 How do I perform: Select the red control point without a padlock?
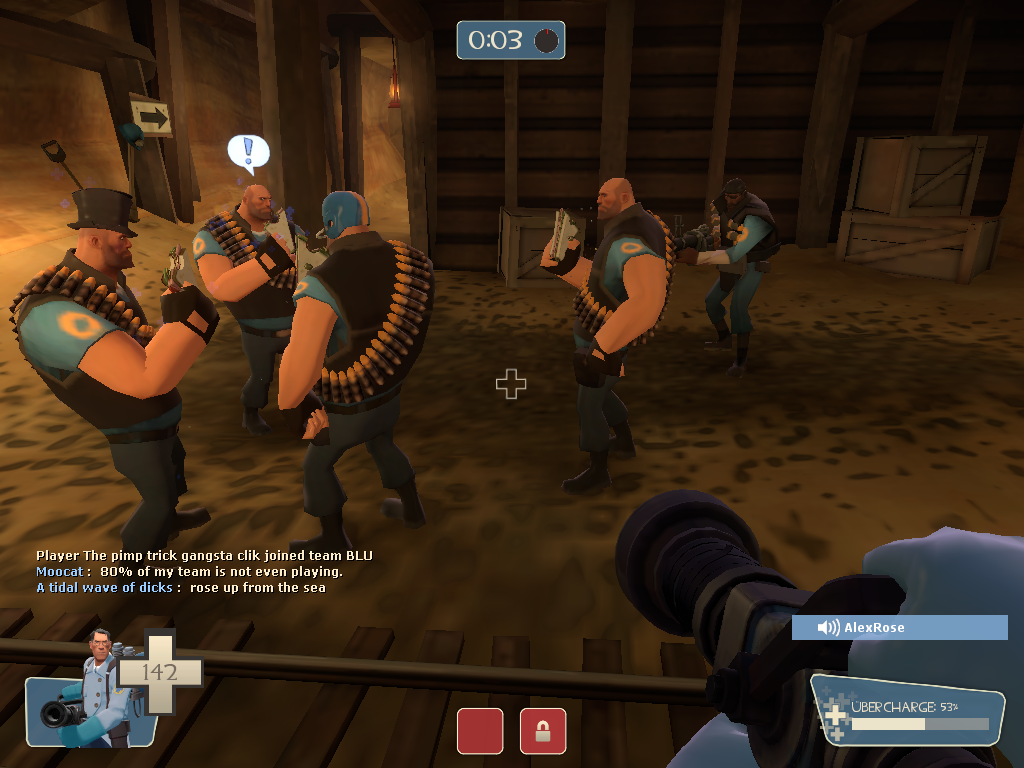[480, 731]
